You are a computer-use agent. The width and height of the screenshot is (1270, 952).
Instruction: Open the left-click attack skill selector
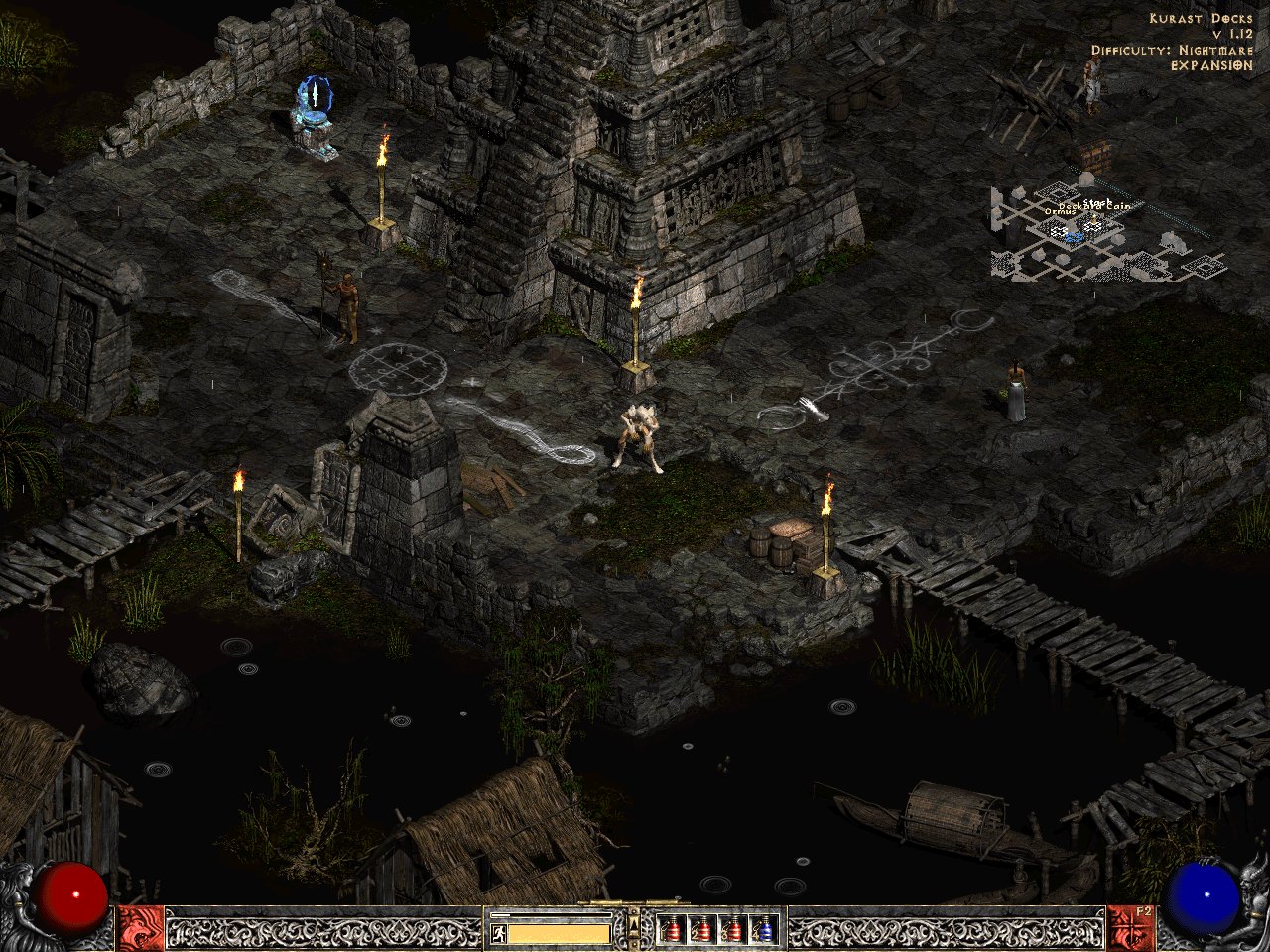(141, 928)
